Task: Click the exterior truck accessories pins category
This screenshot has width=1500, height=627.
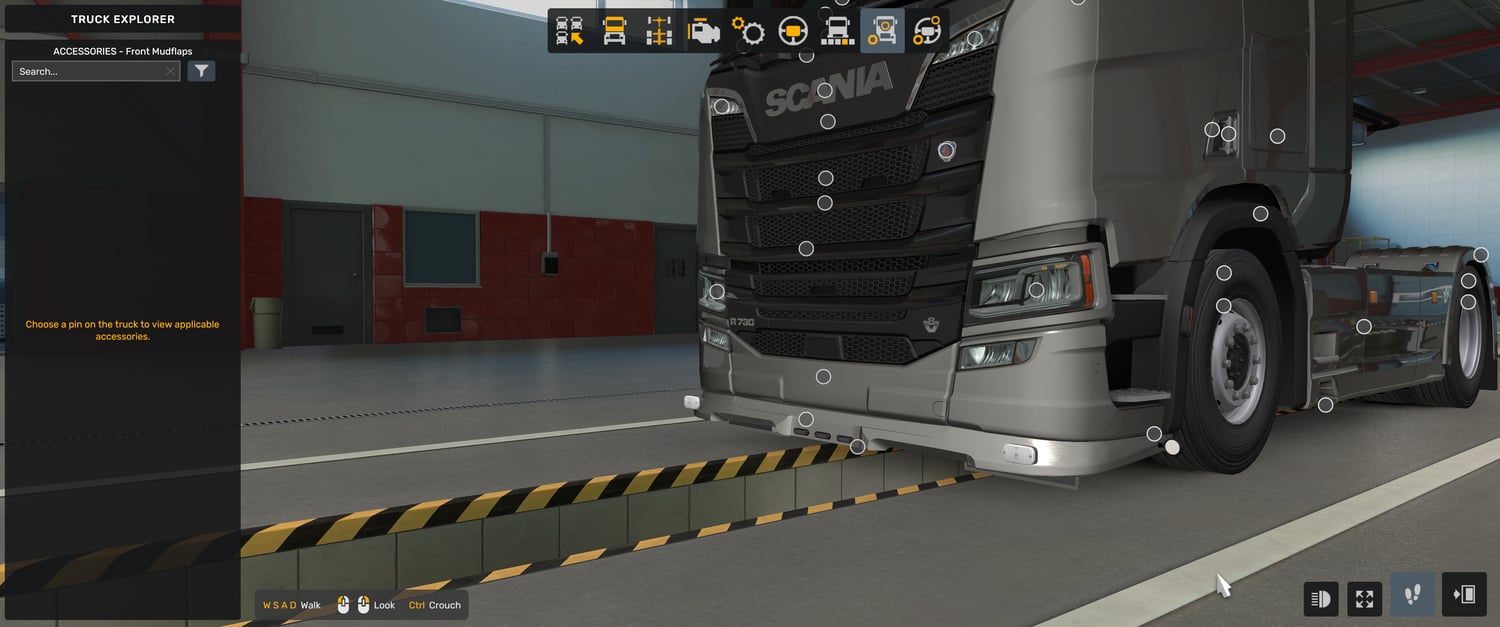Action: pyautogui.click(x=882, y=31)
